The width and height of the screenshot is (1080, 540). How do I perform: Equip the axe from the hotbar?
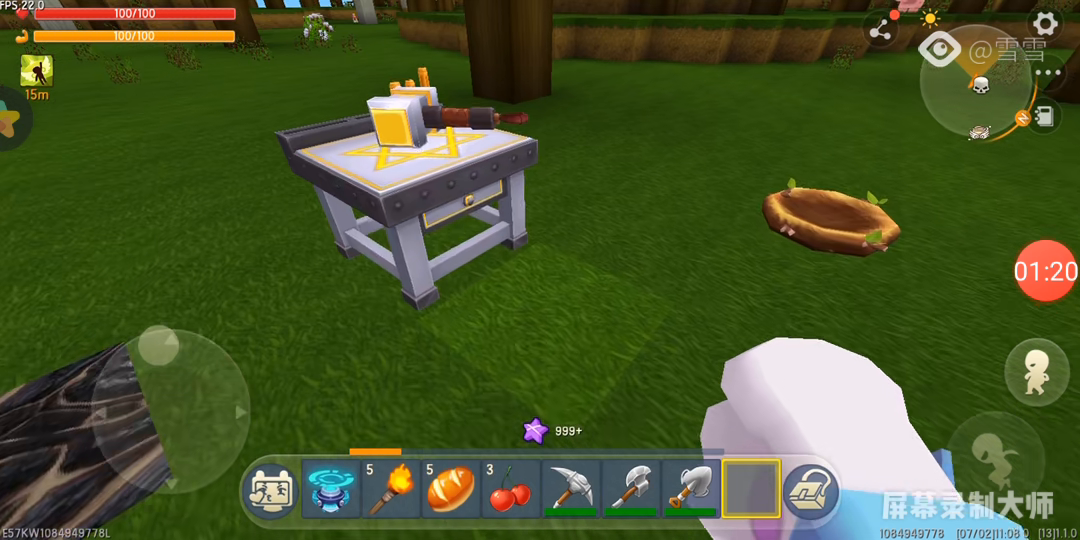[x=630, y=489]
